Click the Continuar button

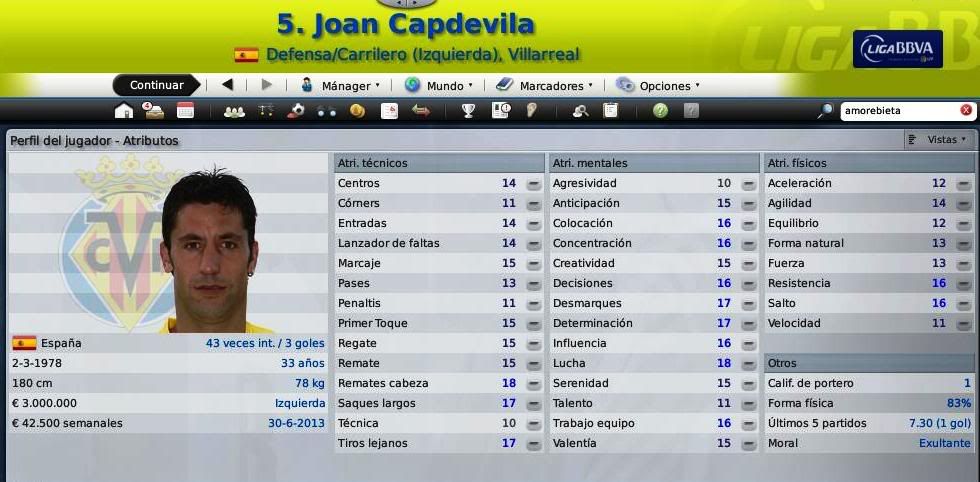156,85
